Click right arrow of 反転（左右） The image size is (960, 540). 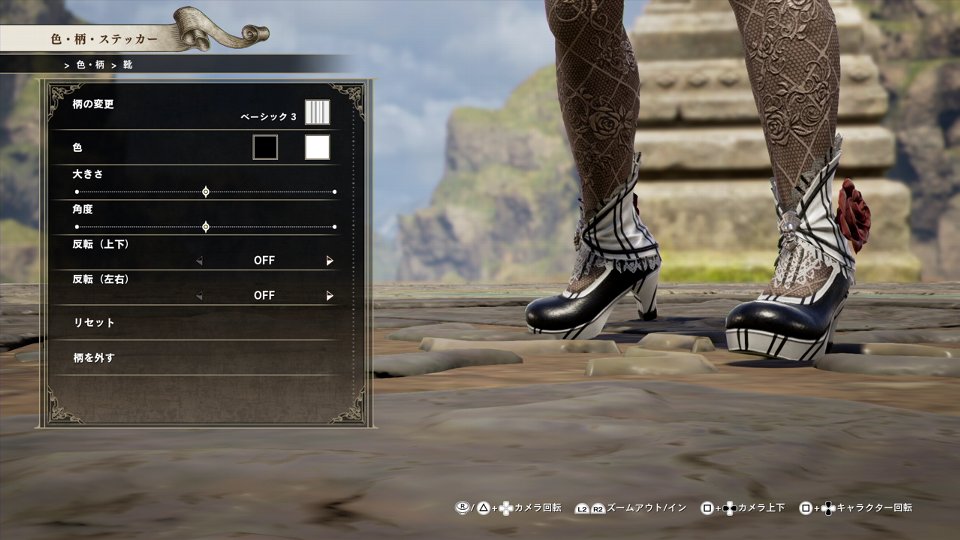(x=329, y=296)
